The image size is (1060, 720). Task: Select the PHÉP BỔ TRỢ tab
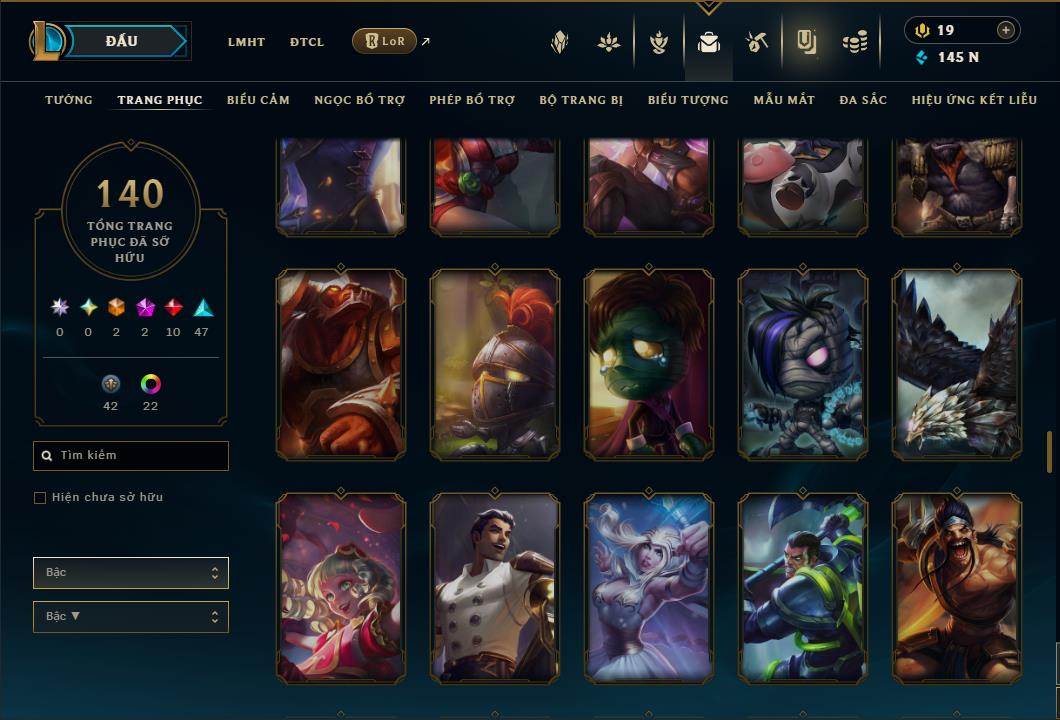pos(472,100)
